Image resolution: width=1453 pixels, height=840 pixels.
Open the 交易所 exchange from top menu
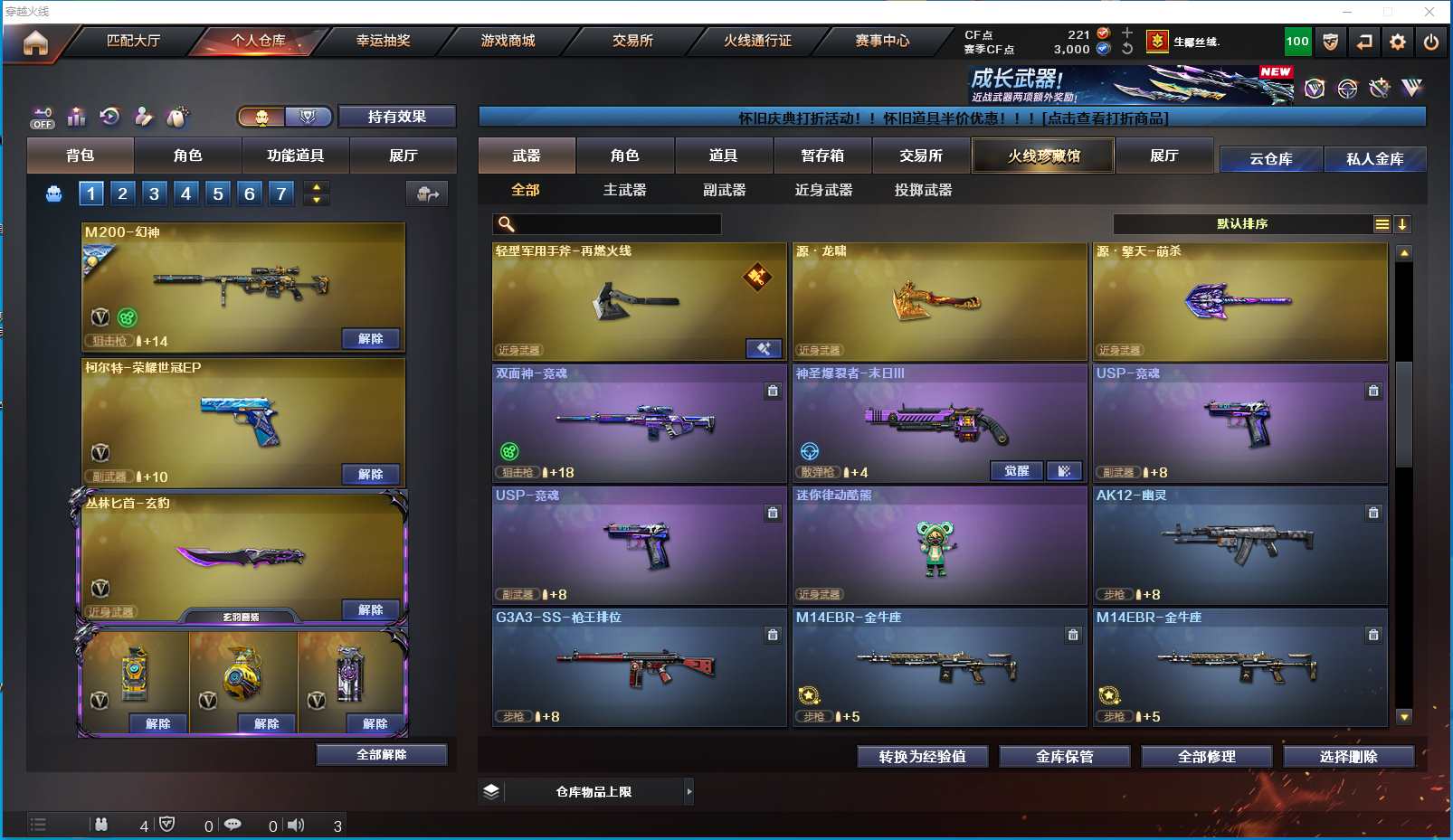coord(632,41)
